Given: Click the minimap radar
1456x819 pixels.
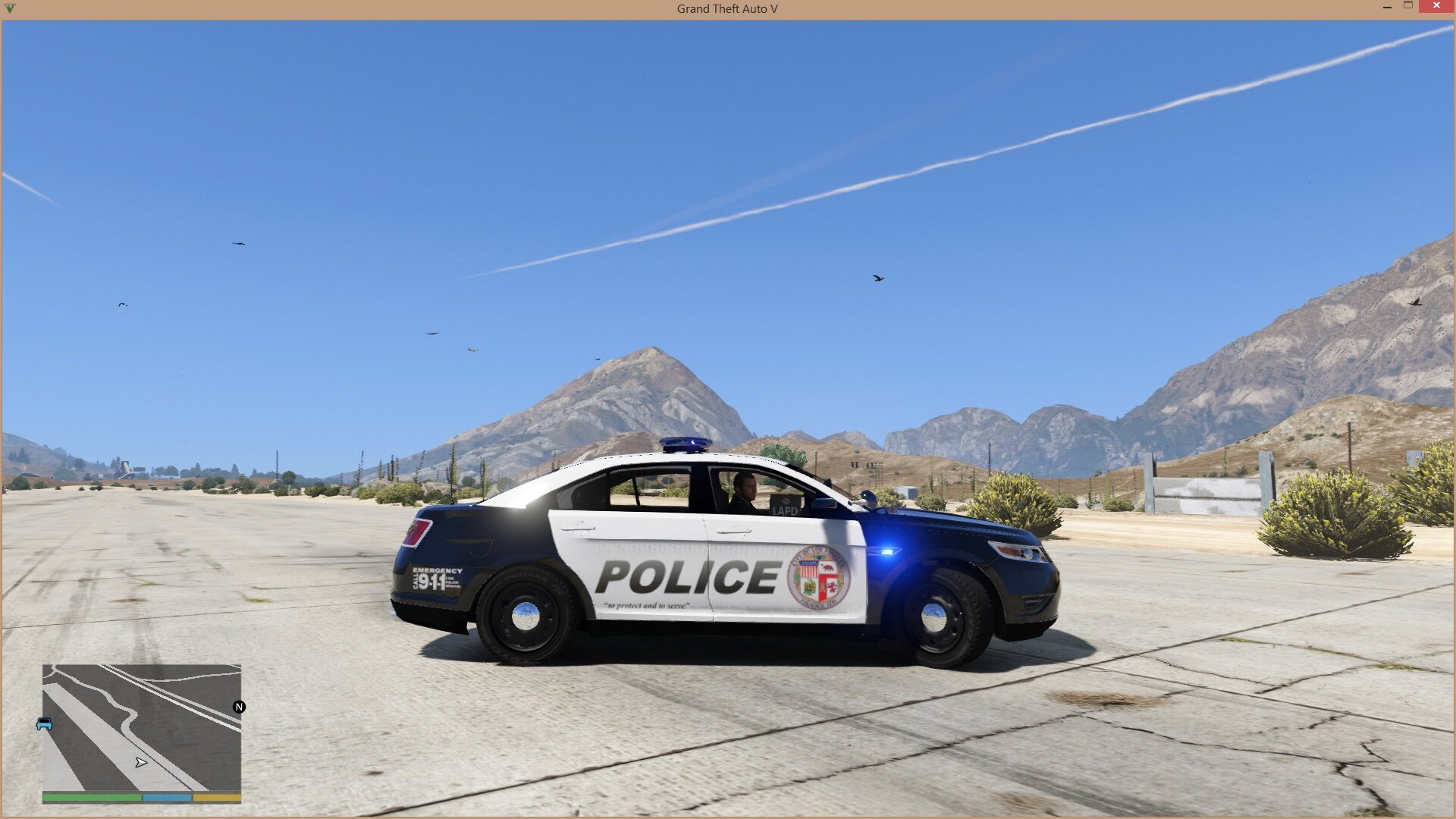Looking at the screenshot, I should tap(142, 728).
